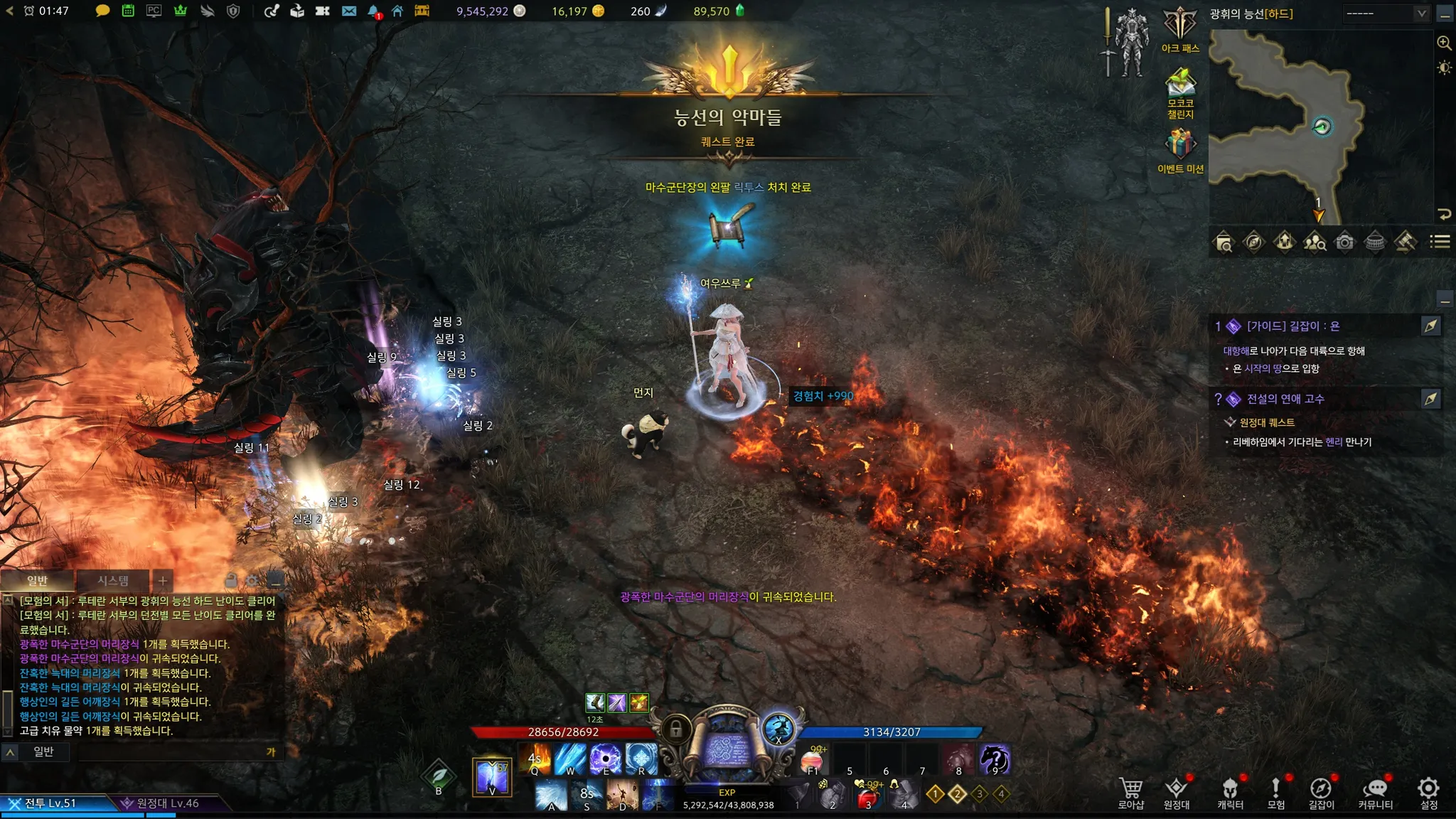Select the 전설의 연애 고수 quest tracker entry
Screen dimensions: 1456x819
point(1285,399)
